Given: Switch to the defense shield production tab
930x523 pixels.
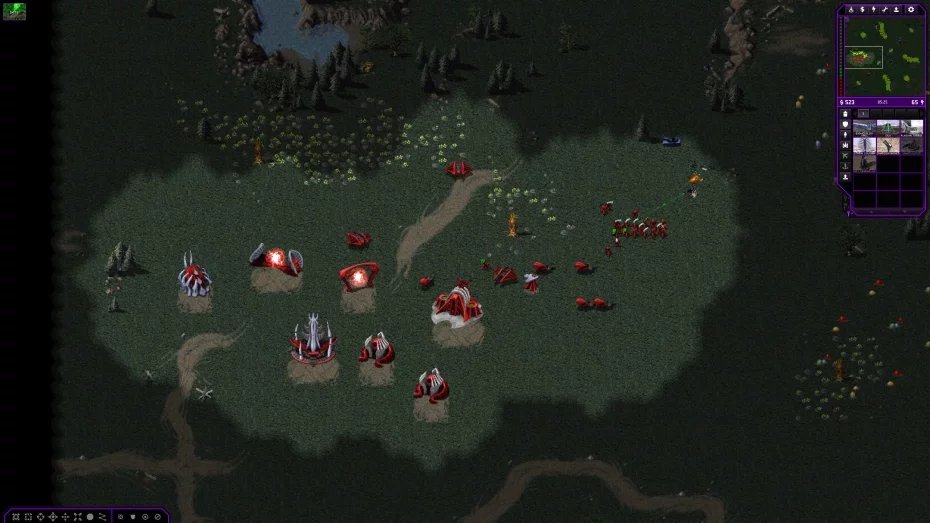Looking at the screenshot, I should click(846, 125).
